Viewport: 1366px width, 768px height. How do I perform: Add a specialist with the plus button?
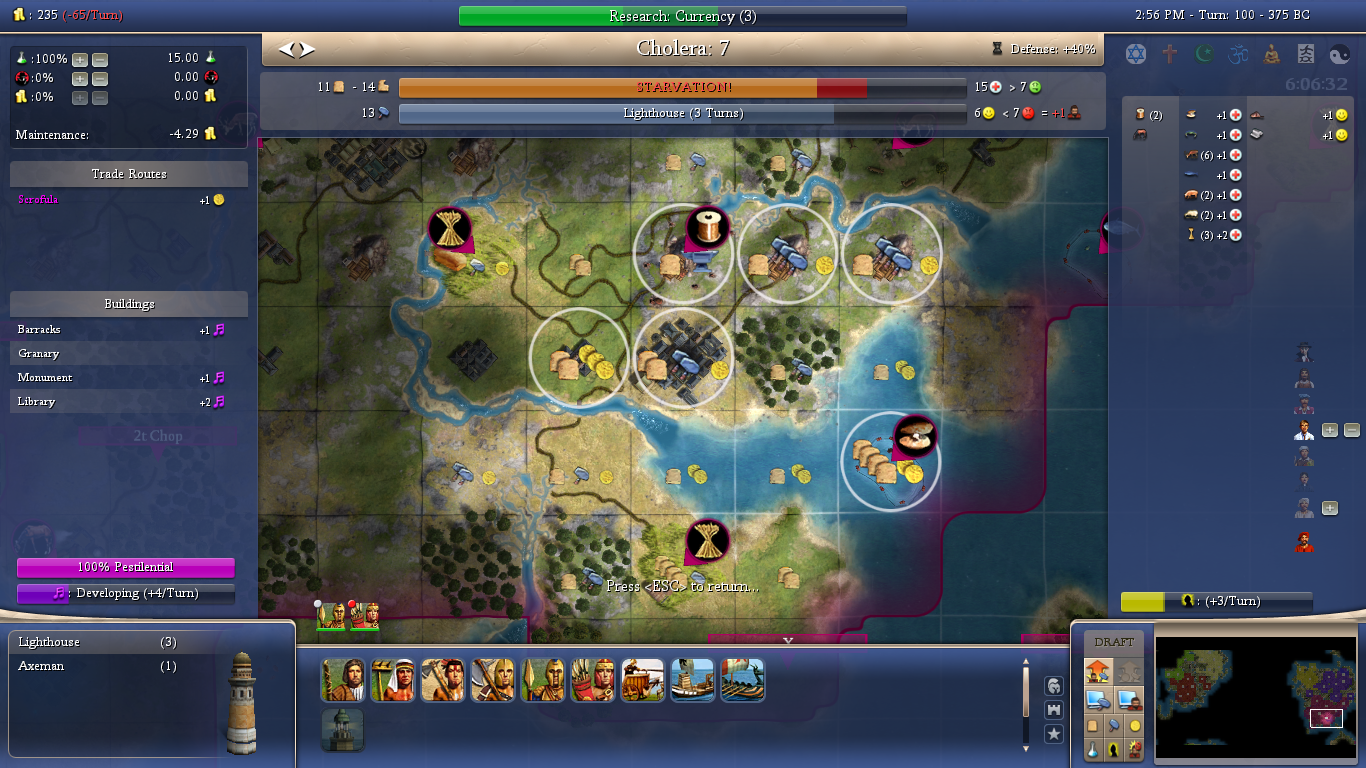coord(1330,431)
